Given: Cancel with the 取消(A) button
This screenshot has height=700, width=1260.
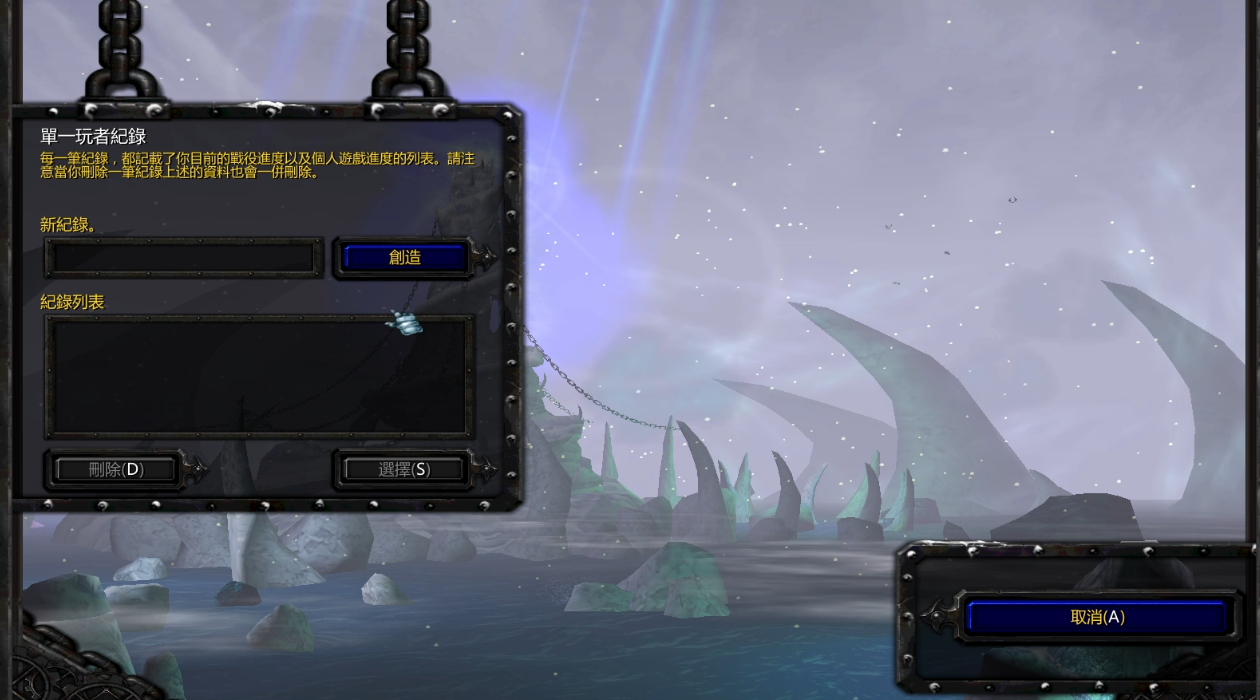Looking at the screenshot, I should tap(1096, 617).
